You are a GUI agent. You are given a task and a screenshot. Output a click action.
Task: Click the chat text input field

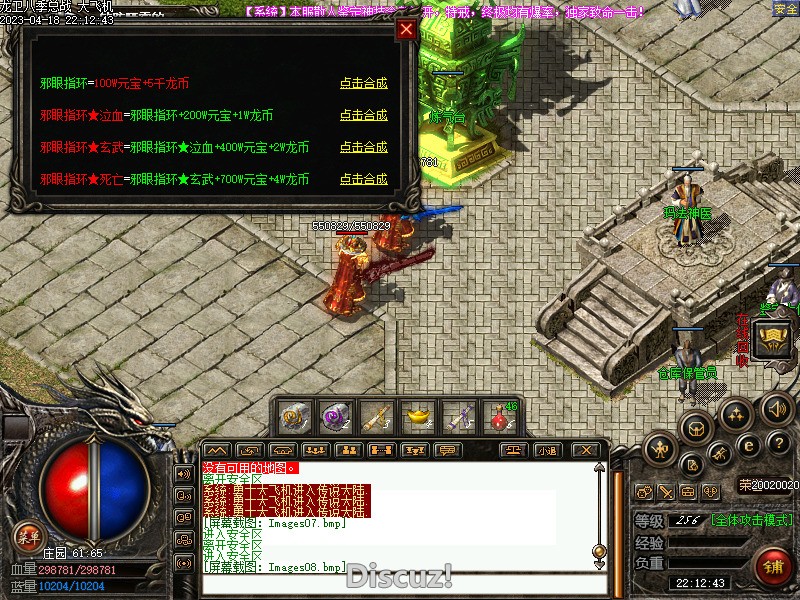tap(400, 584)
